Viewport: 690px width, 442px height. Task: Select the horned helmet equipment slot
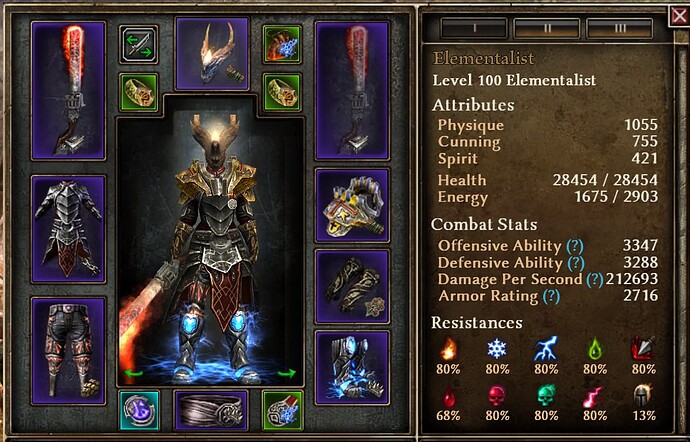pos(211,54)
